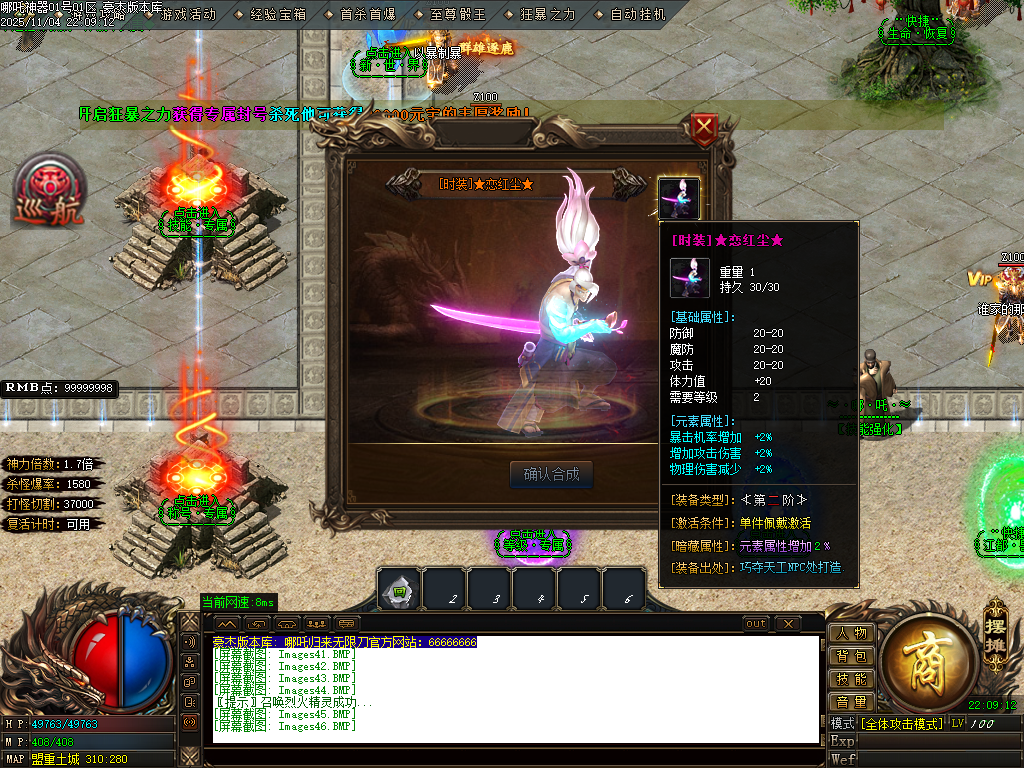Open the 技能 skills panel

click(x=851, y=679)
